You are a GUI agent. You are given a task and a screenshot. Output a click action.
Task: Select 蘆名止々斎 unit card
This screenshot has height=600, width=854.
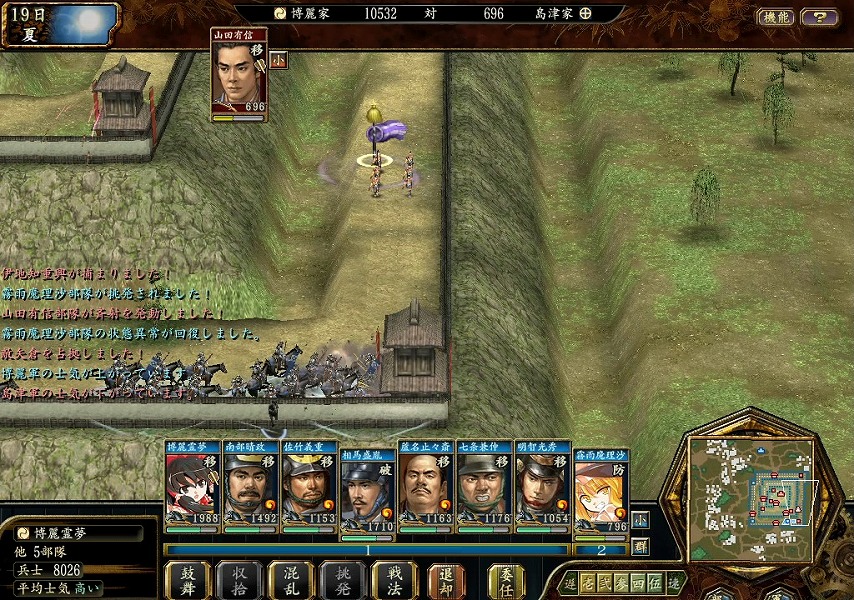tap(426, 484)
